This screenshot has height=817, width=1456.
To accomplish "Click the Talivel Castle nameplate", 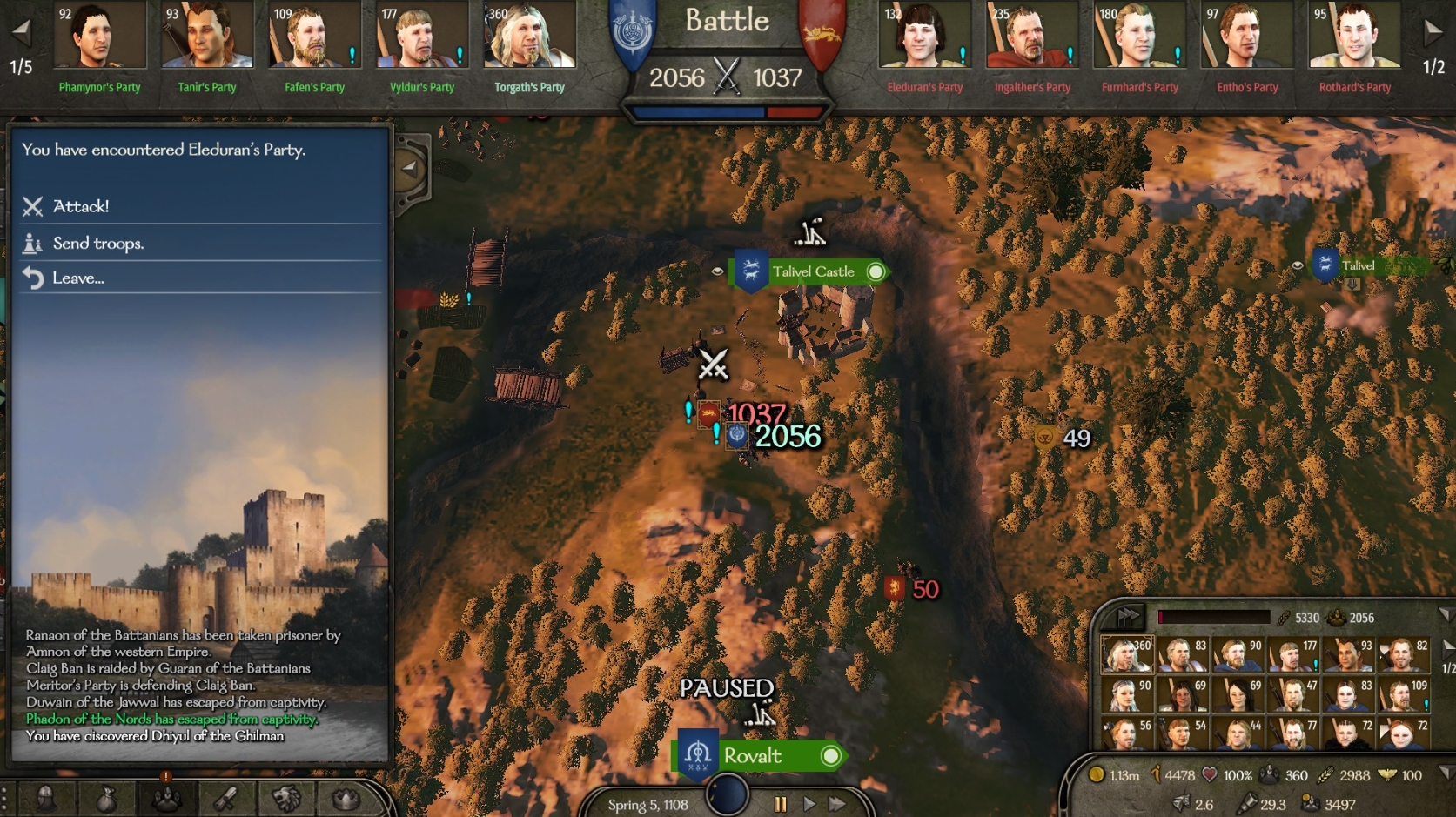I will coord(813,271).
